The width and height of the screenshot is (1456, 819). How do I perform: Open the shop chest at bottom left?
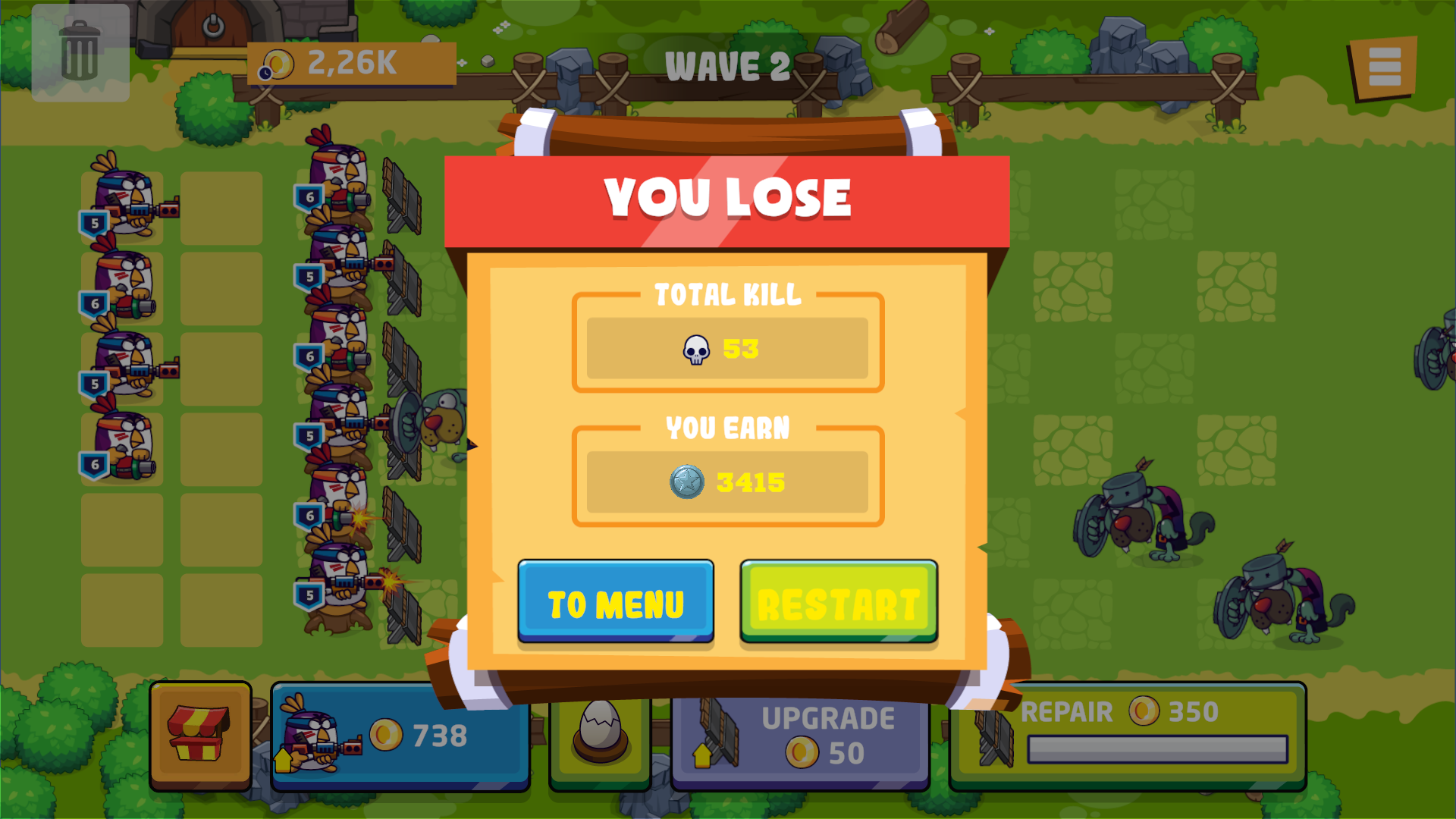click(201, 734)
